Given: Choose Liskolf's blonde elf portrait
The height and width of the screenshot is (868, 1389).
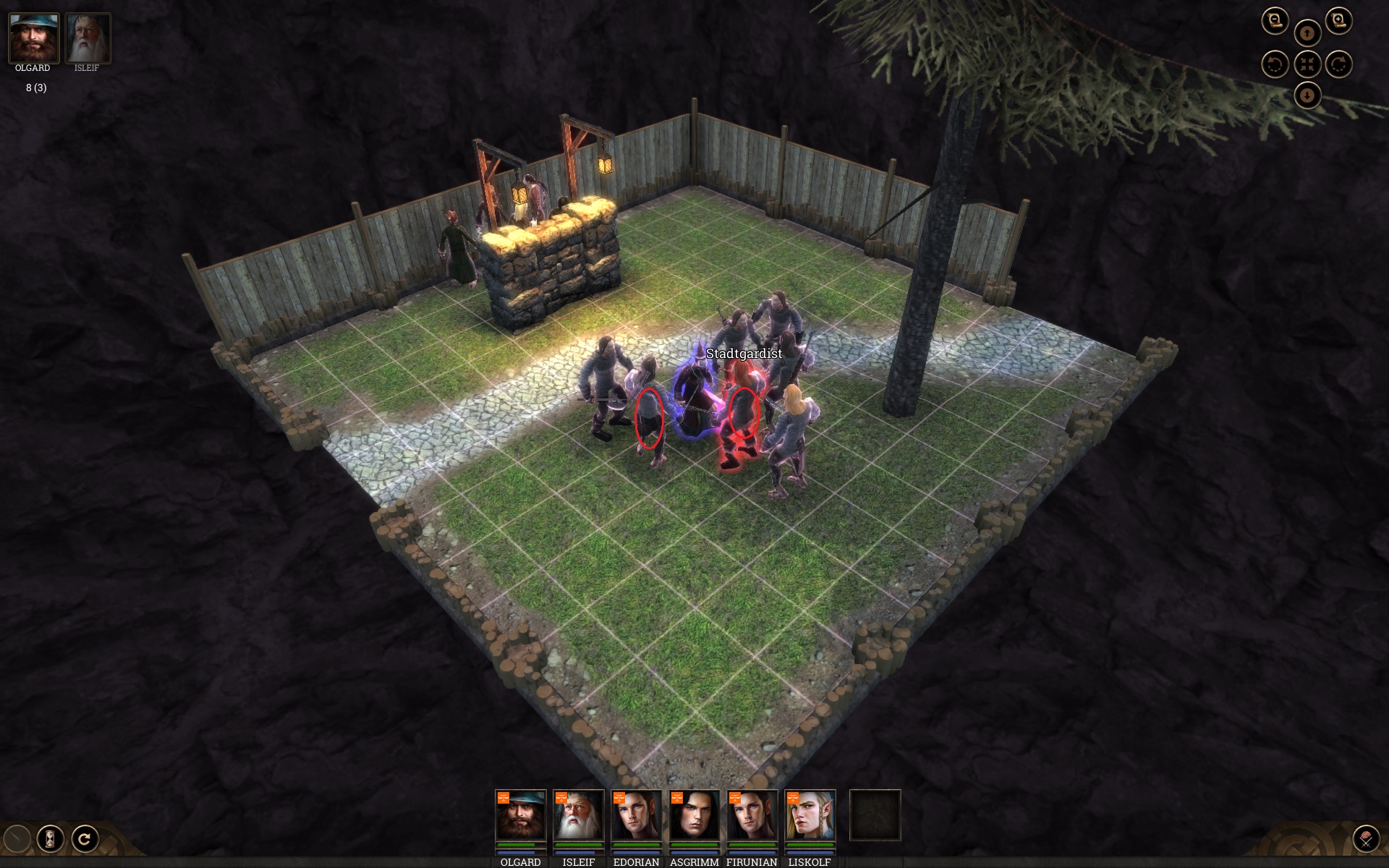Looking at the screenshot, I should click(810, 815).
